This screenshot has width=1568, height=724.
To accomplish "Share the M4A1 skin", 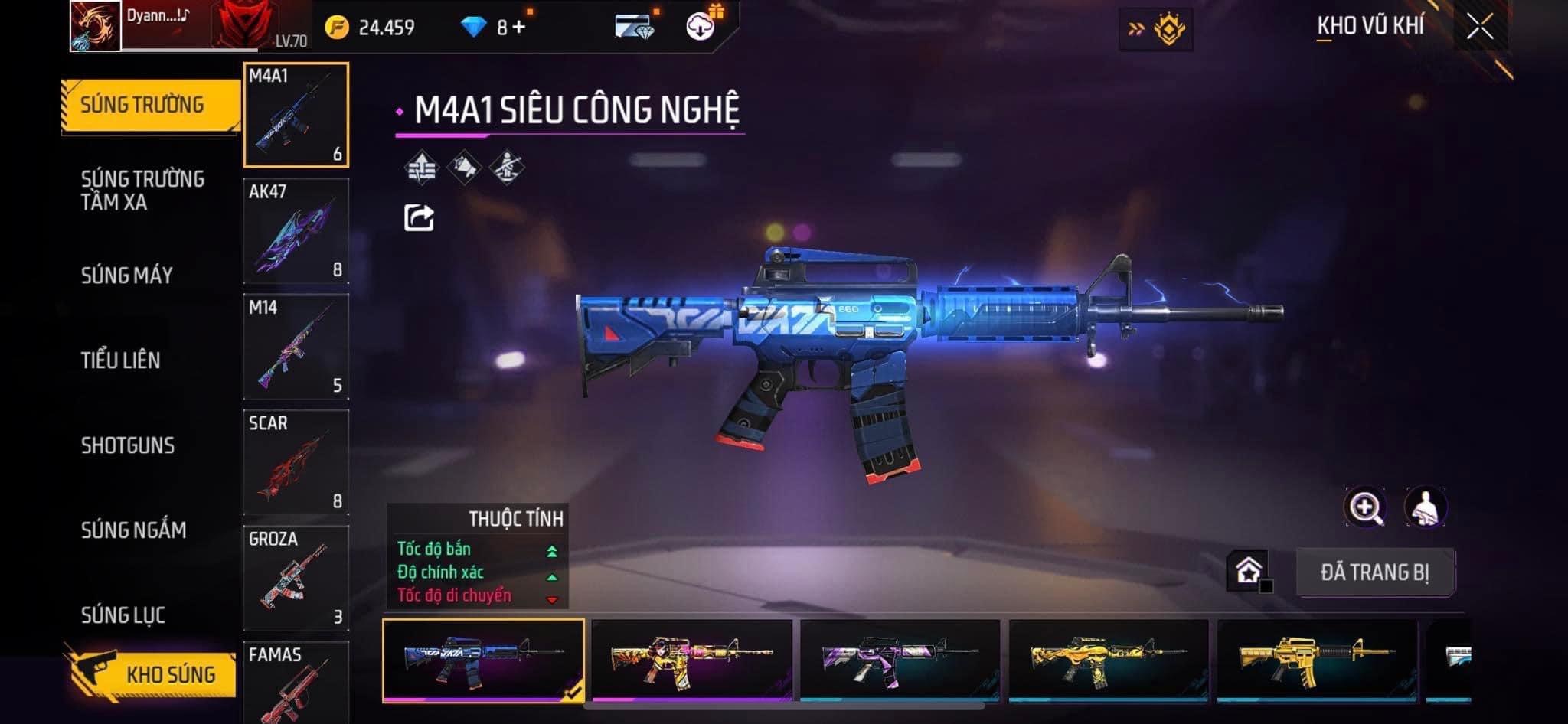I will pyautogui.click(x=419, y=218).
